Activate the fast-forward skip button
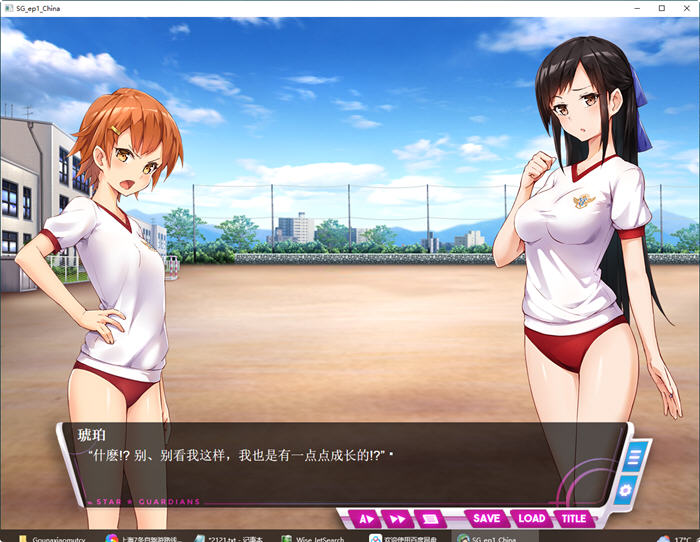 (x=397, y=519)
